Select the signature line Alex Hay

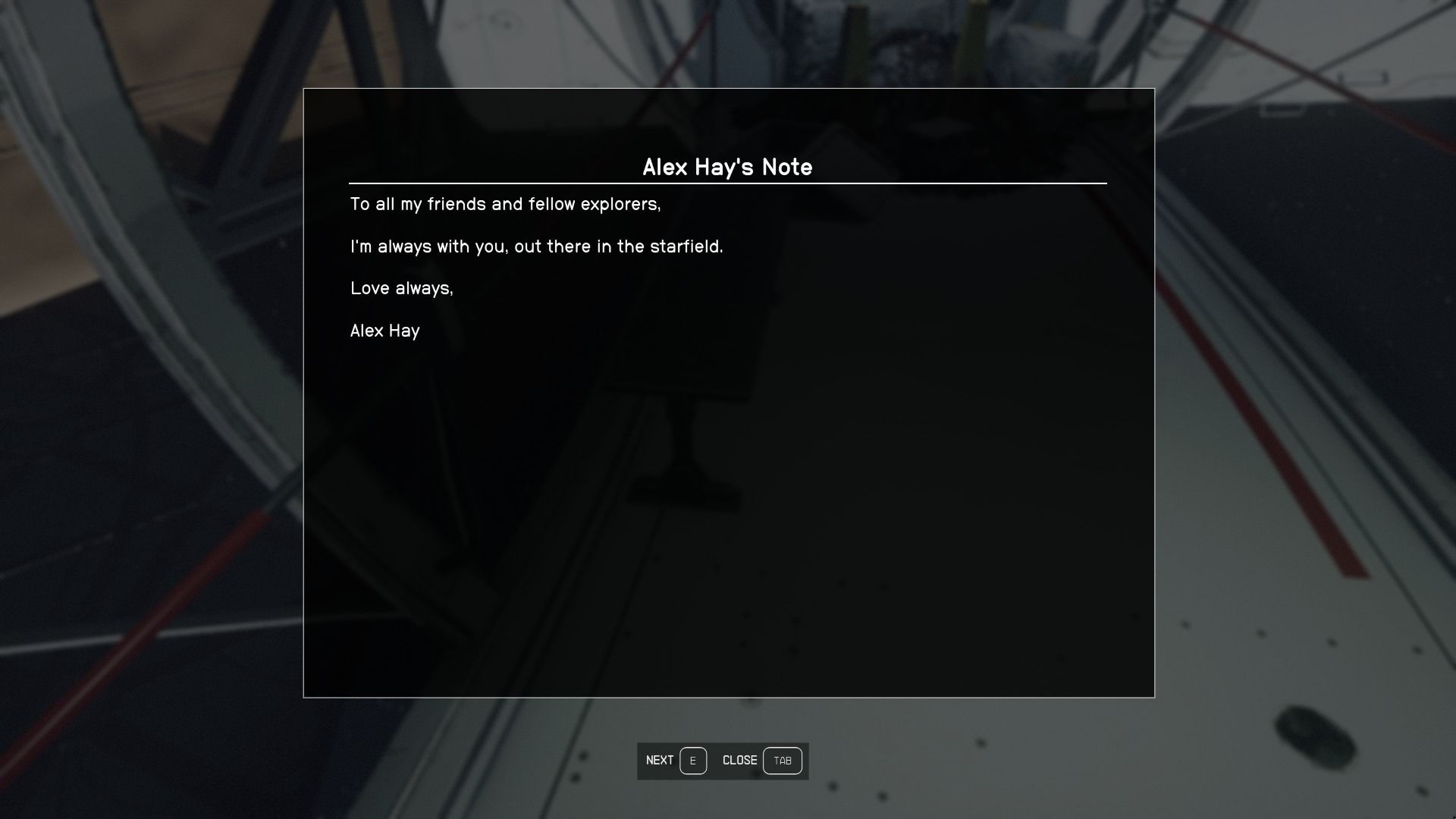coord(385,331)
